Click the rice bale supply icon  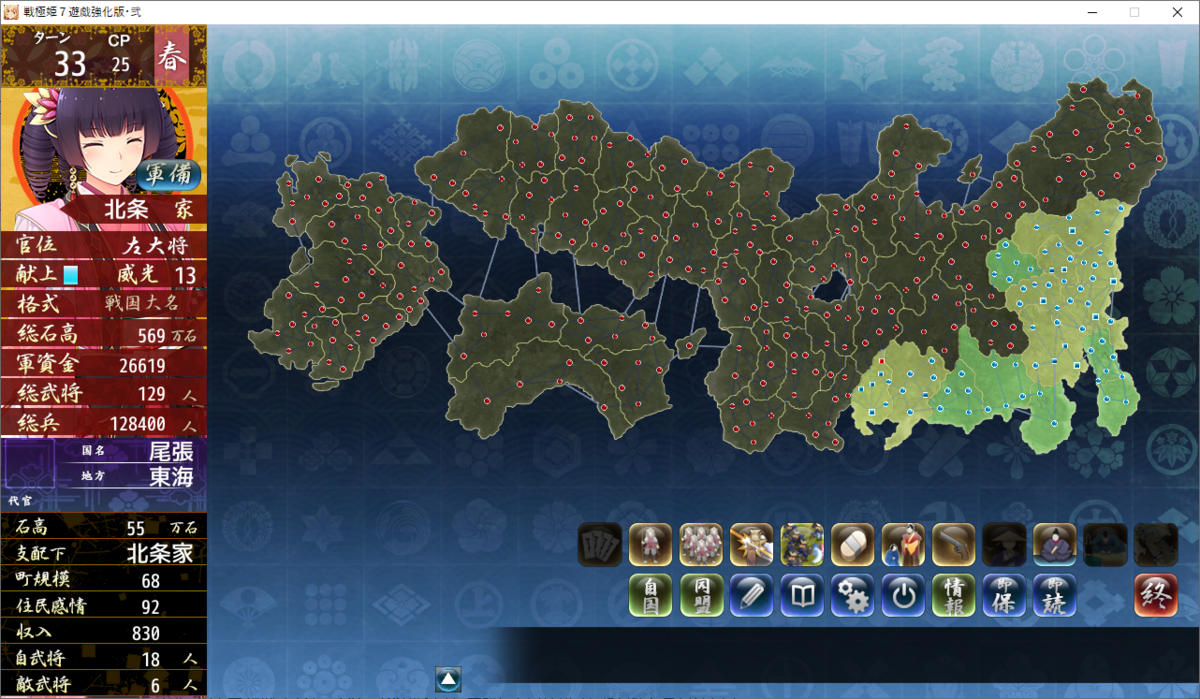pos(852,545)
